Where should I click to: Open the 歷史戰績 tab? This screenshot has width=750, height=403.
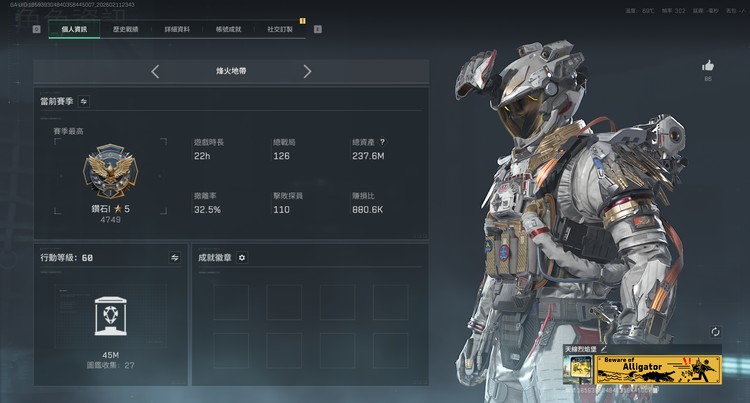[x=128, y=30]
